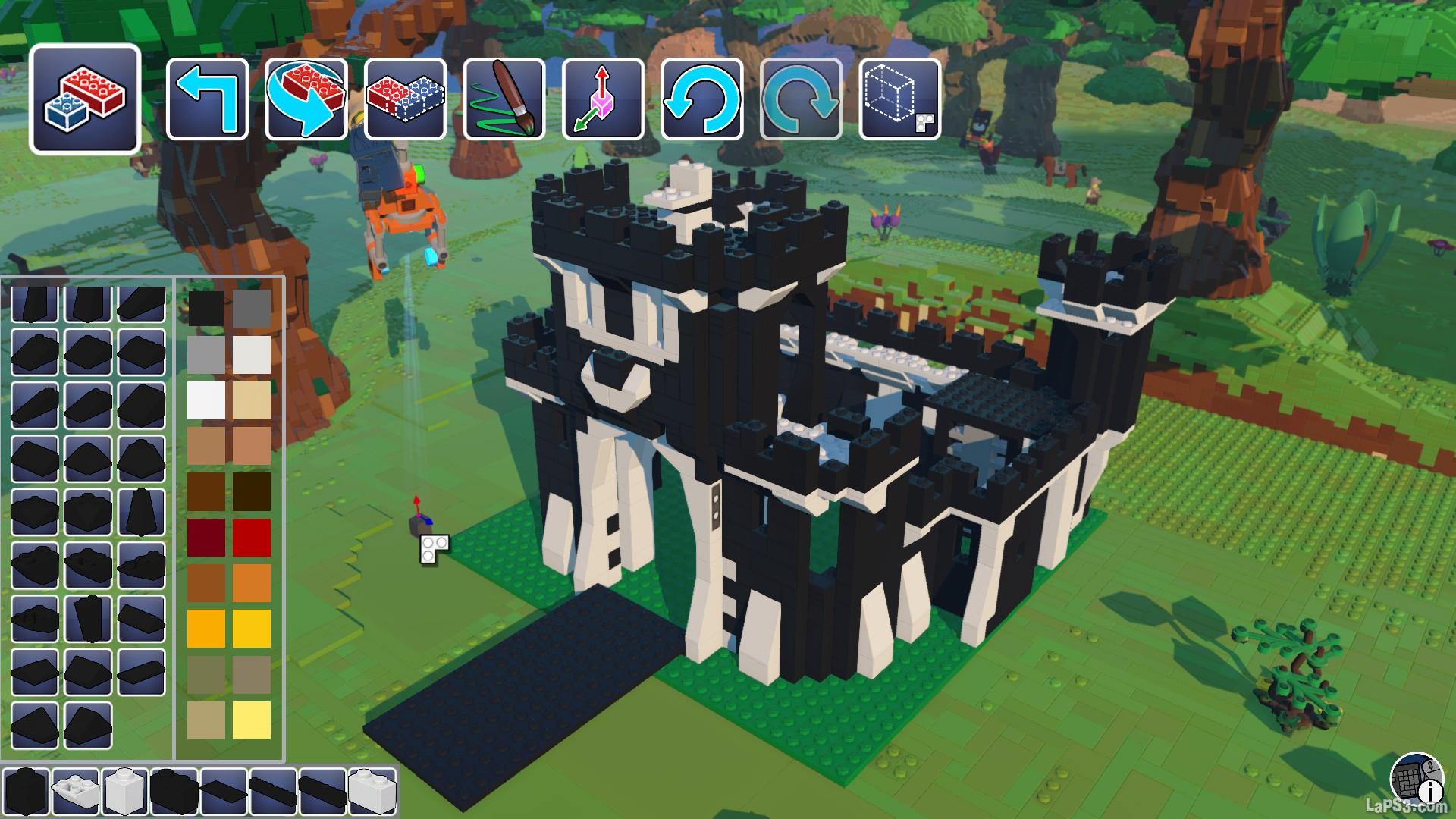Screen dimensions: 1456x819
Task: Choose the dark red color swatch
Action: [206, 537]
